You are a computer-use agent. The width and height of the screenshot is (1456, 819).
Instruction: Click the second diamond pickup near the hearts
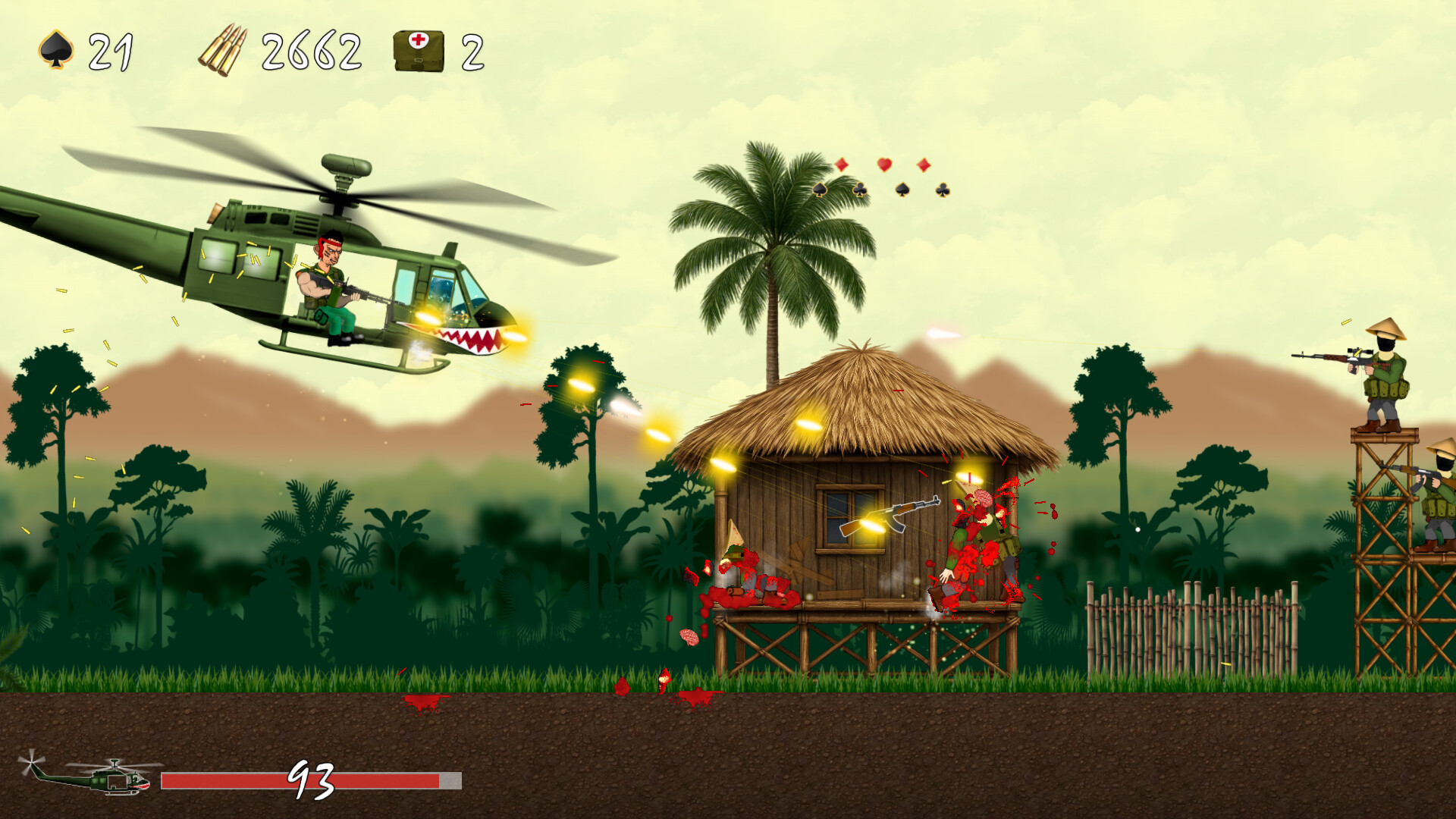(x=924, y=165)
